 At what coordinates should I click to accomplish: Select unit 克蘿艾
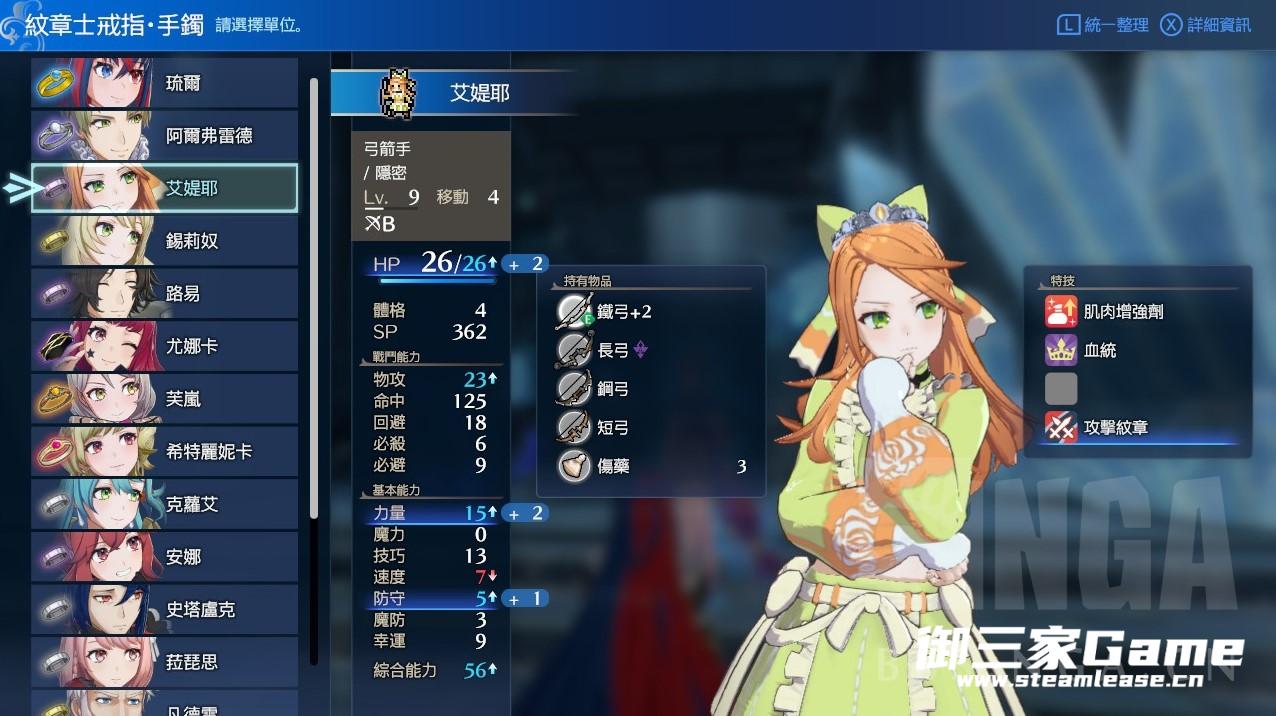[x=165, y=504]
